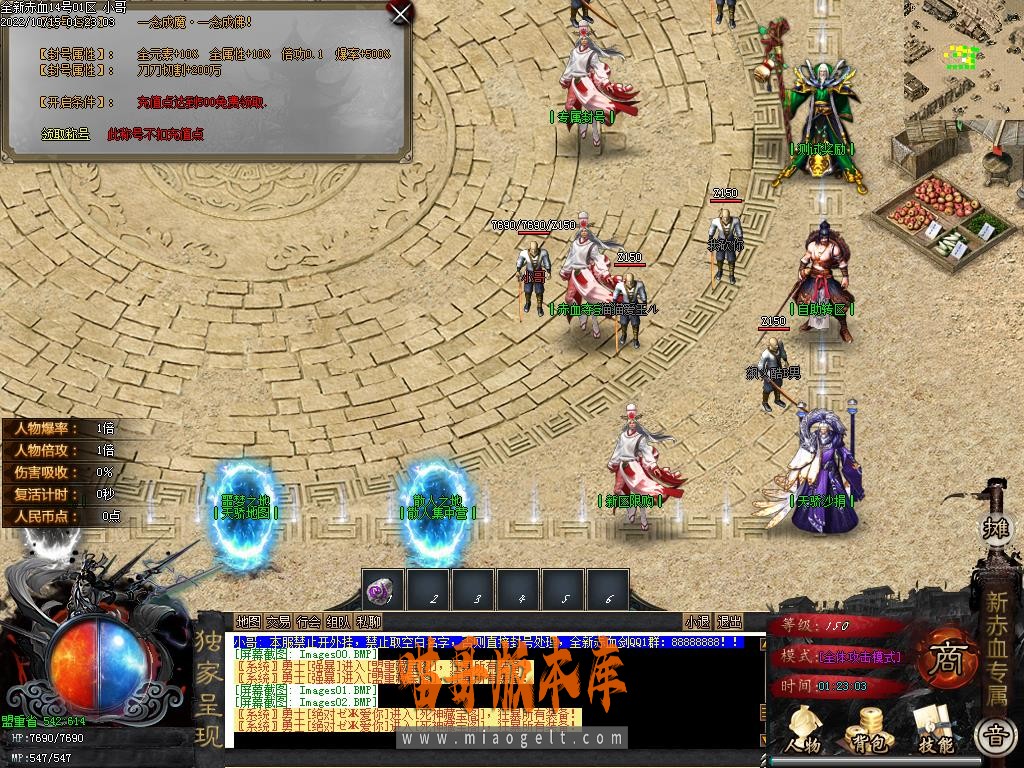This screenshot has height=768, width=1024.
Task: Toggle the 音 sound button
Action: tap(994, 738)
